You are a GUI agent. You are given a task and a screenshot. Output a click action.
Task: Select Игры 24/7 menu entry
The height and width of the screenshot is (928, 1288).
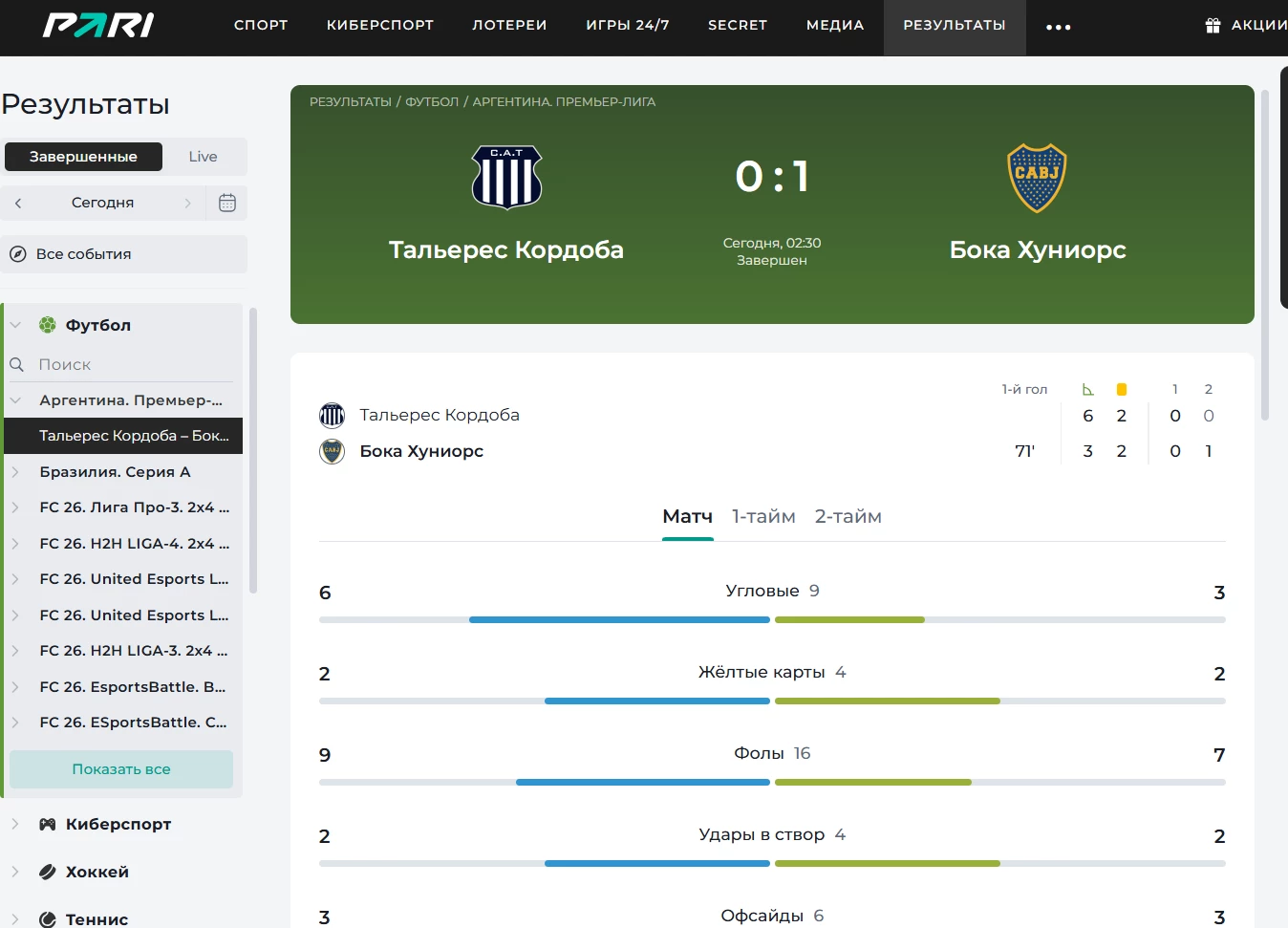[x=627, y=25]
